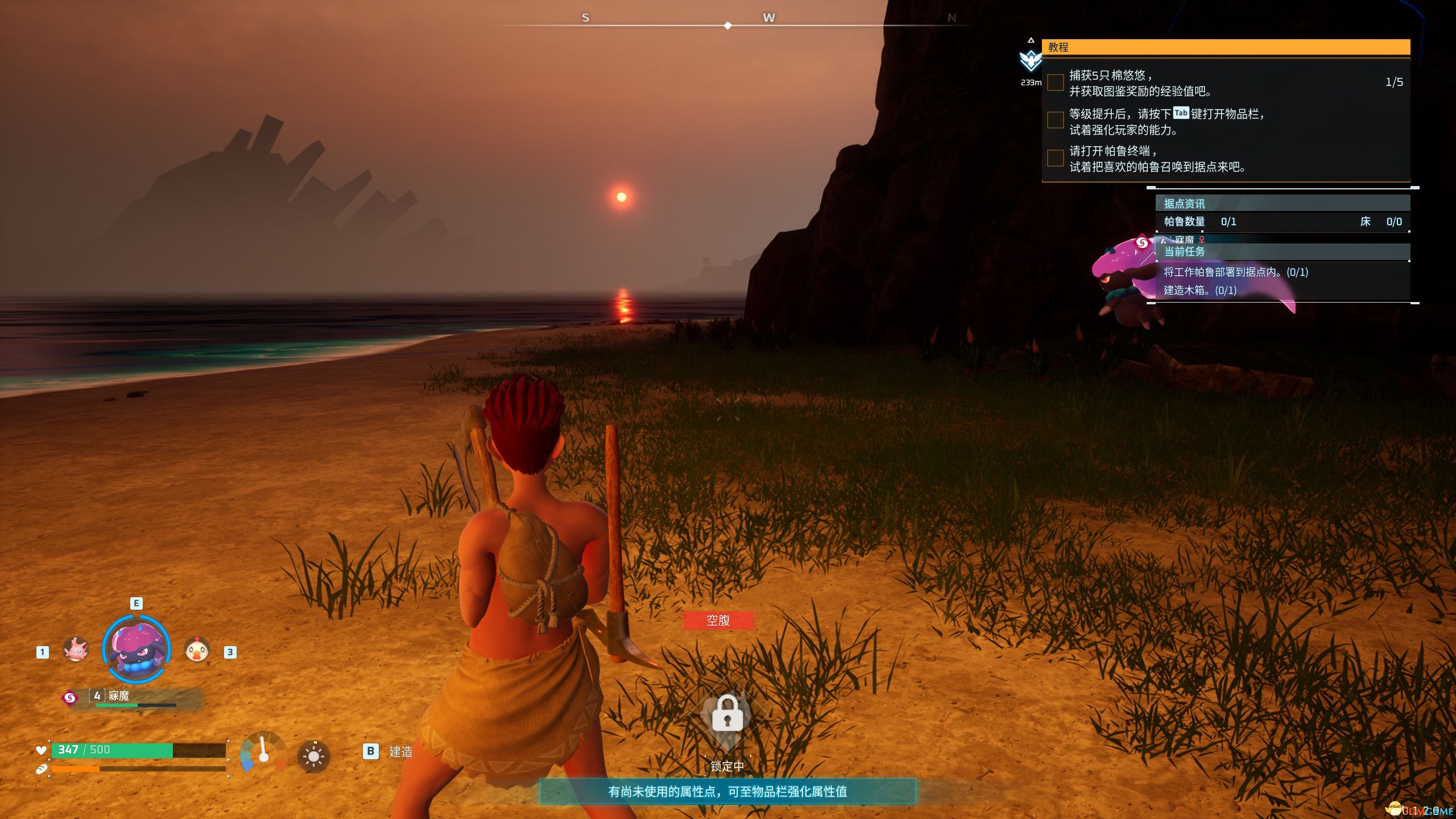This screenshot has height=819, width=1456.
Task: Click the red 空腹 hungry status tag
Action: pos(718,621)
